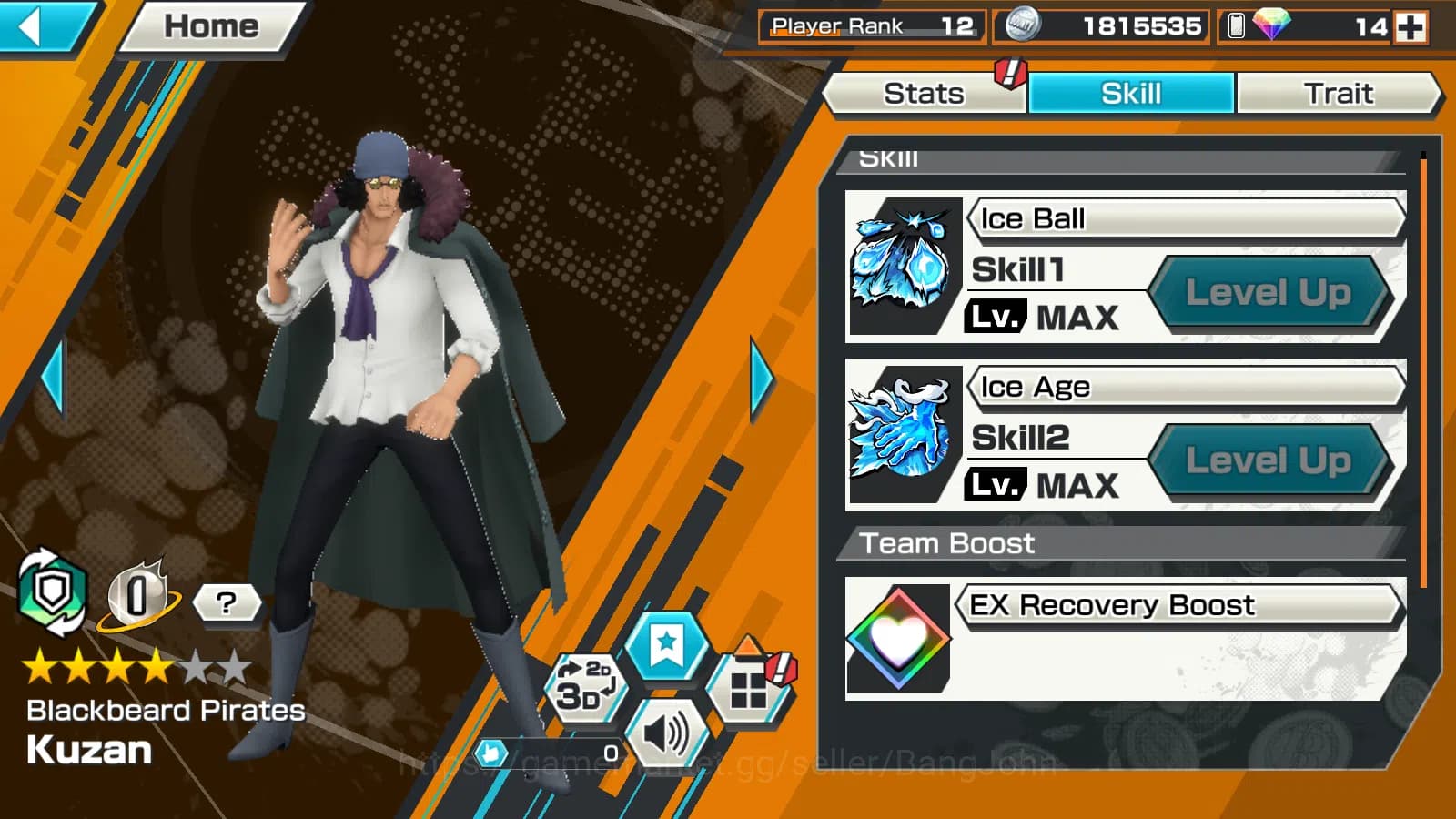The height and width of the screenshot is (819, 1456).
Task: Play the character voice speaker button
Action: pyautogui.click(x=667, y=733)
